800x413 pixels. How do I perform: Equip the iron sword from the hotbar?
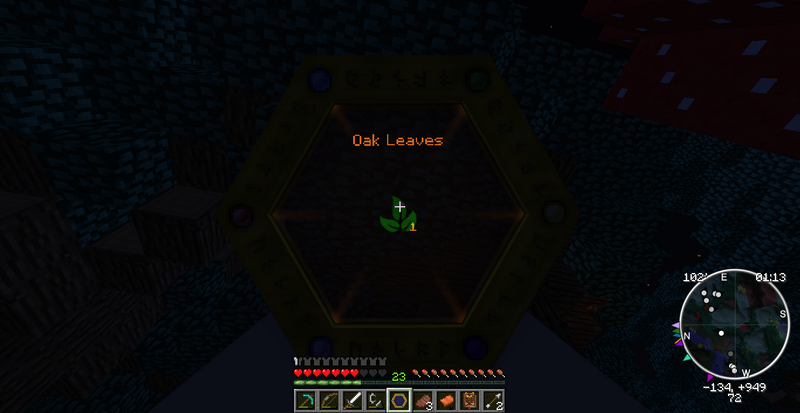351,401
